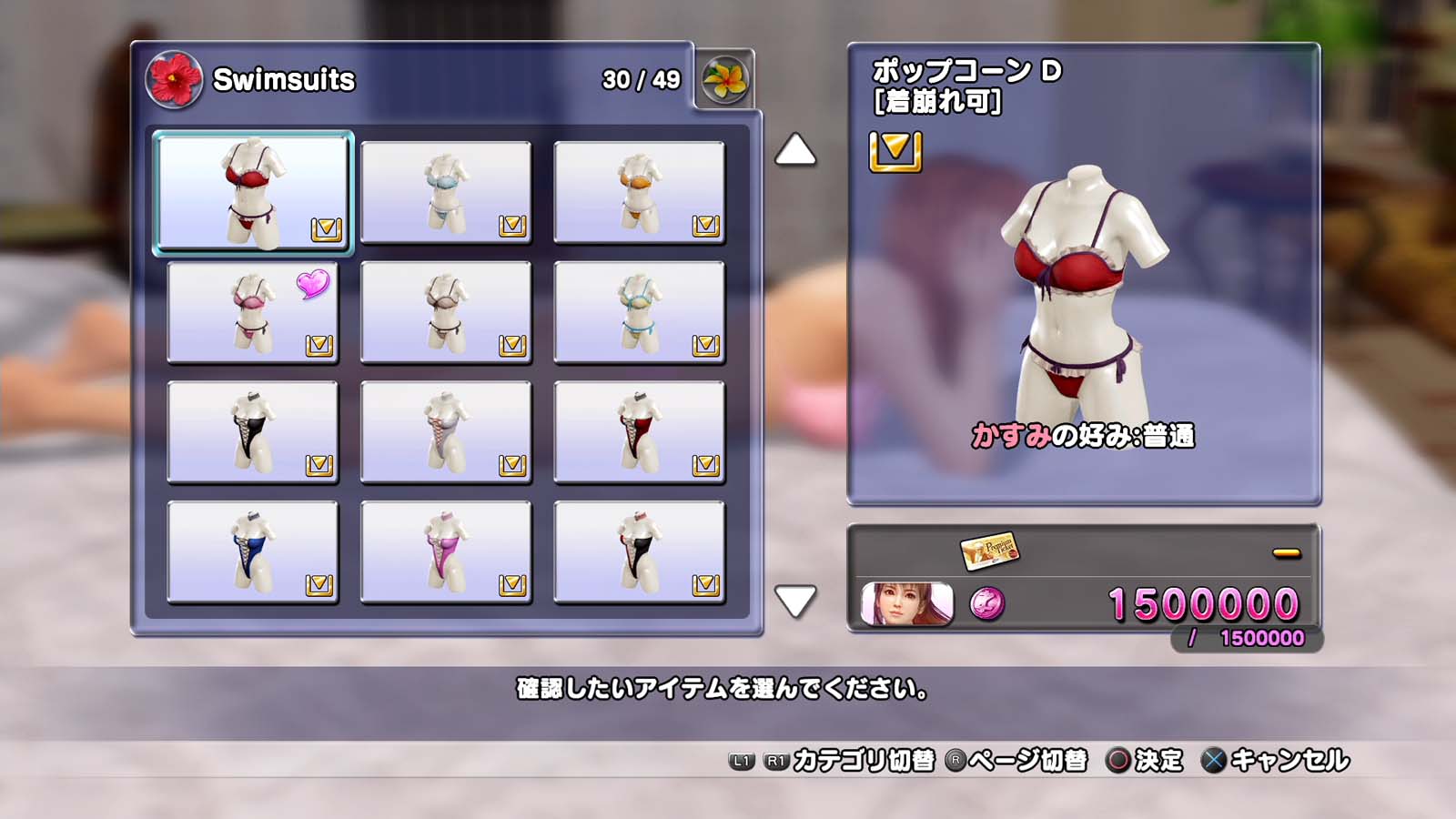Choose the light blue bikini slot
1456x819 pixels.
coord(446,192)
